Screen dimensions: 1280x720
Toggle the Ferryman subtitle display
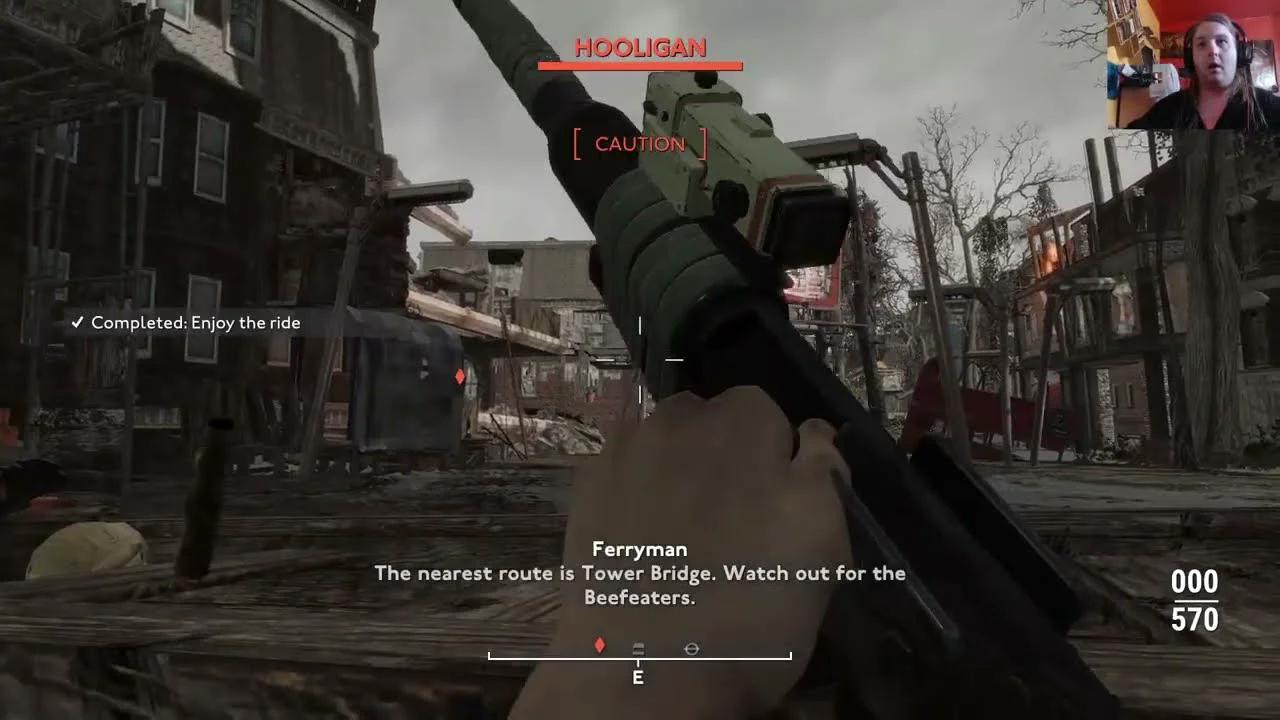(640, 573)
